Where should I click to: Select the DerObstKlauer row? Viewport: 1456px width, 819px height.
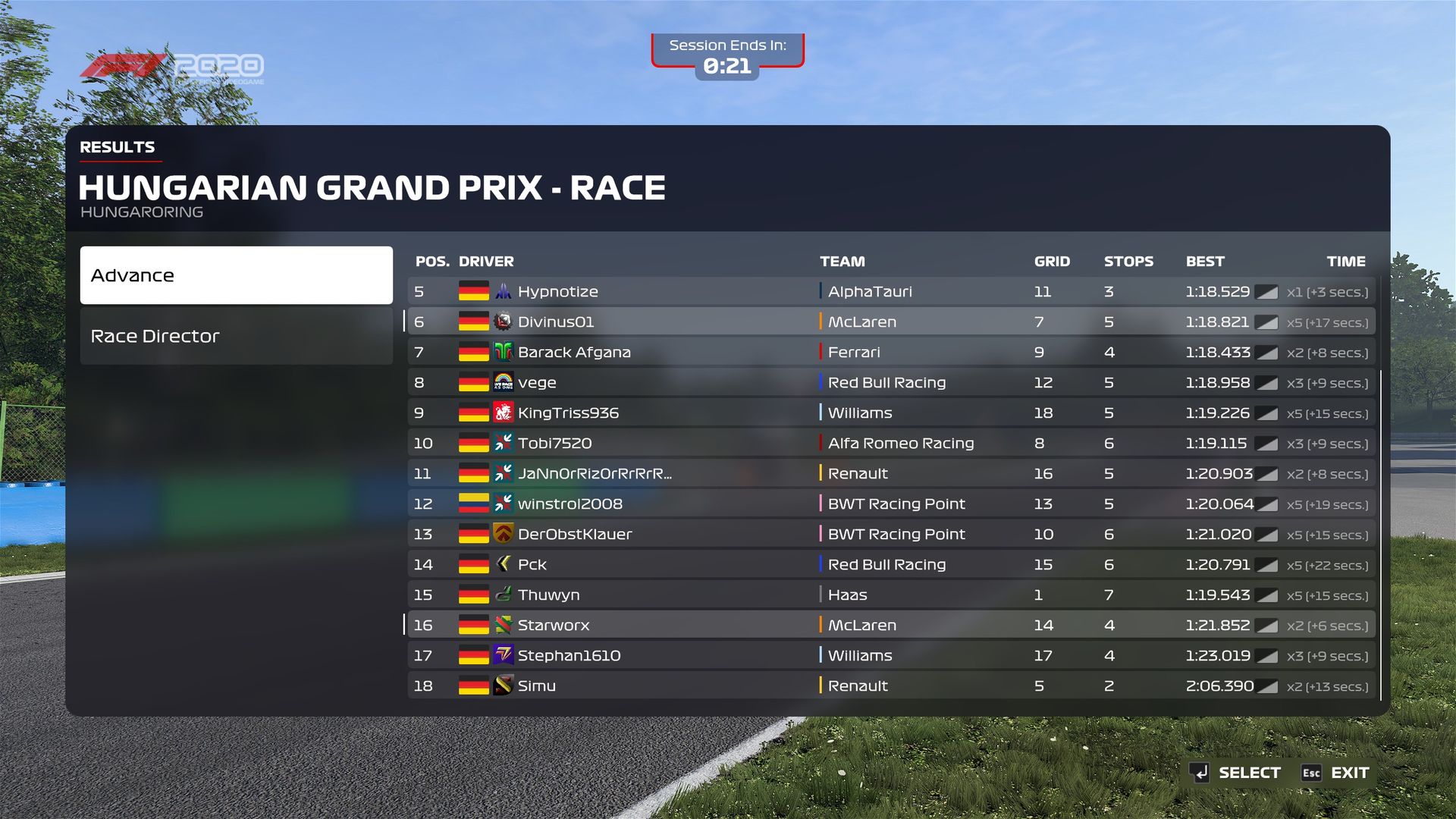891,535
